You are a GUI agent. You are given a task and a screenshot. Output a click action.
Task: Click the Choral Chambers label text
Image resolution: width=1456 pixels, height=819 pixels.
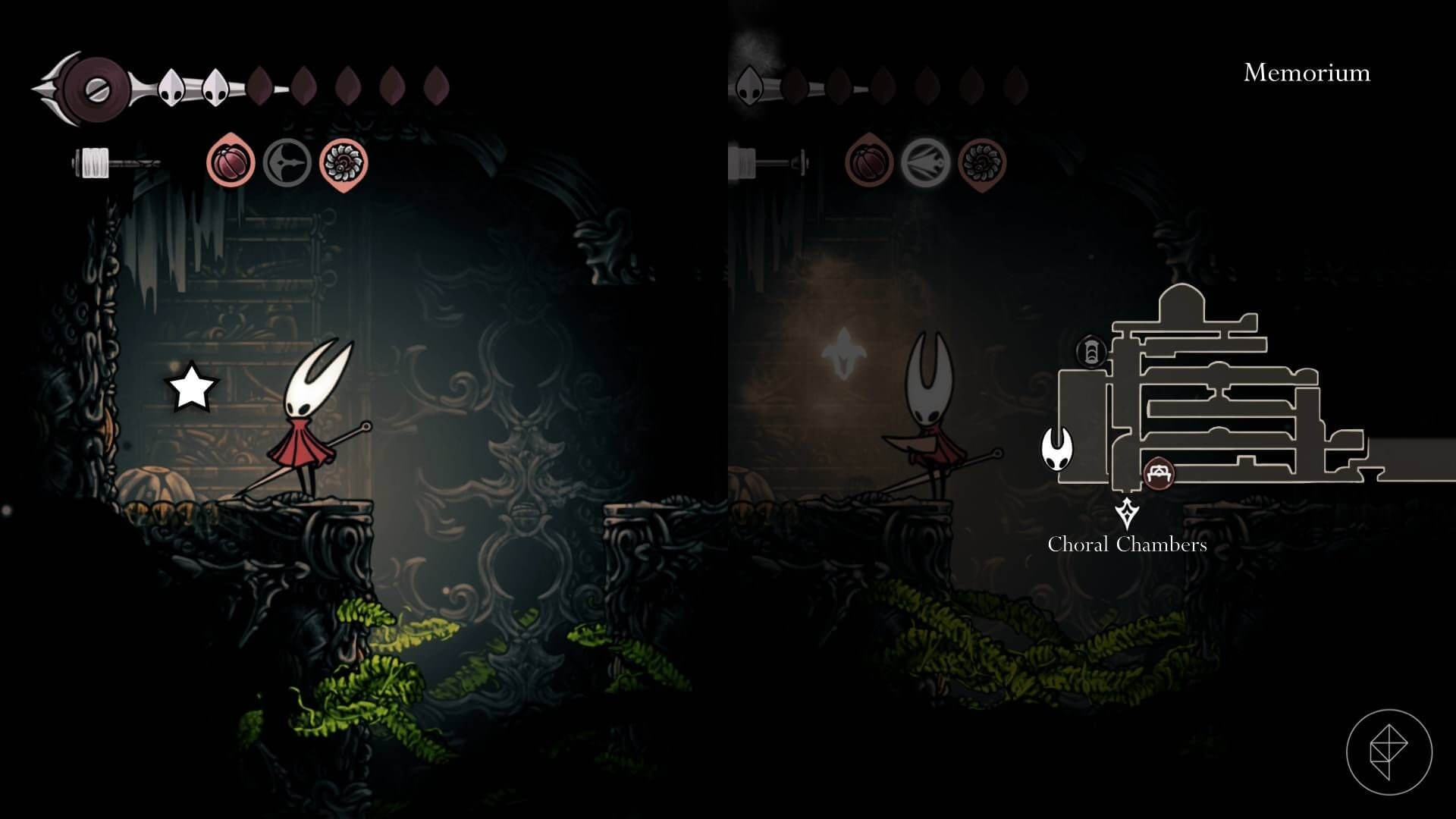coord(1128,544)
